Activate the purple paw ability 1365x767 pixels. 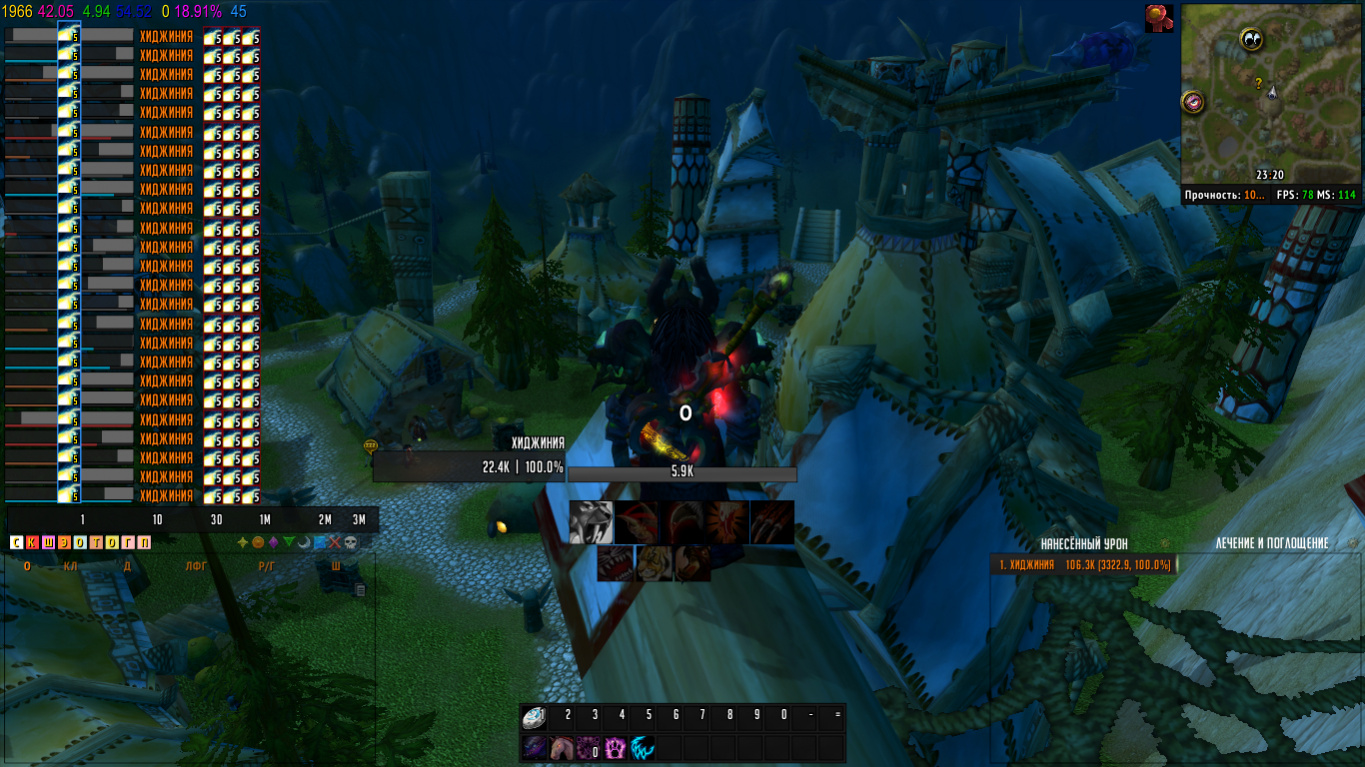pos(616,748)
